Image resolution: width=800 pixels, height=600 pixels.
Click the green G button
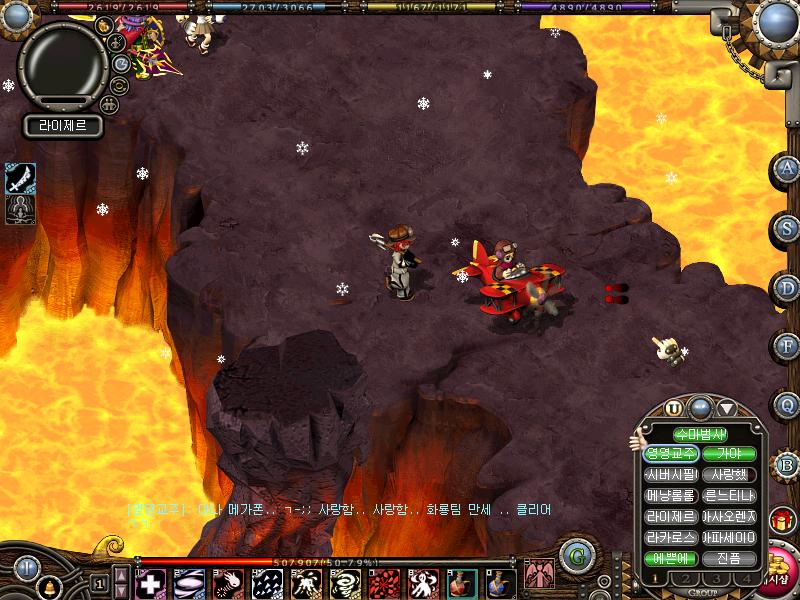[x=574, y=556]
